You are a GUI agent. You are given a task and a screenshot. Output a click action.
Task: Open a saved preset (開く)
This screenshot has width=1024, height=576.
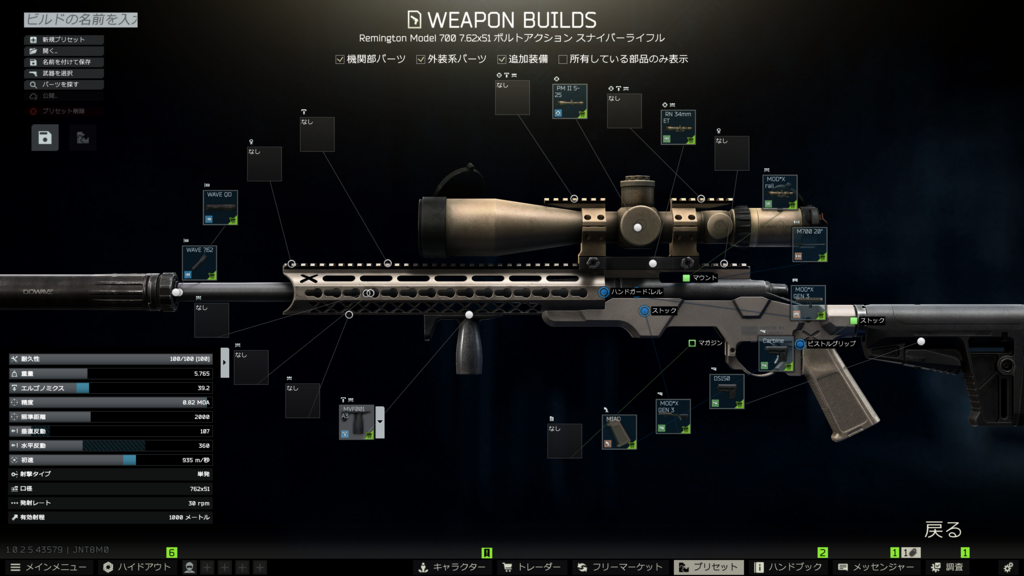64,51
